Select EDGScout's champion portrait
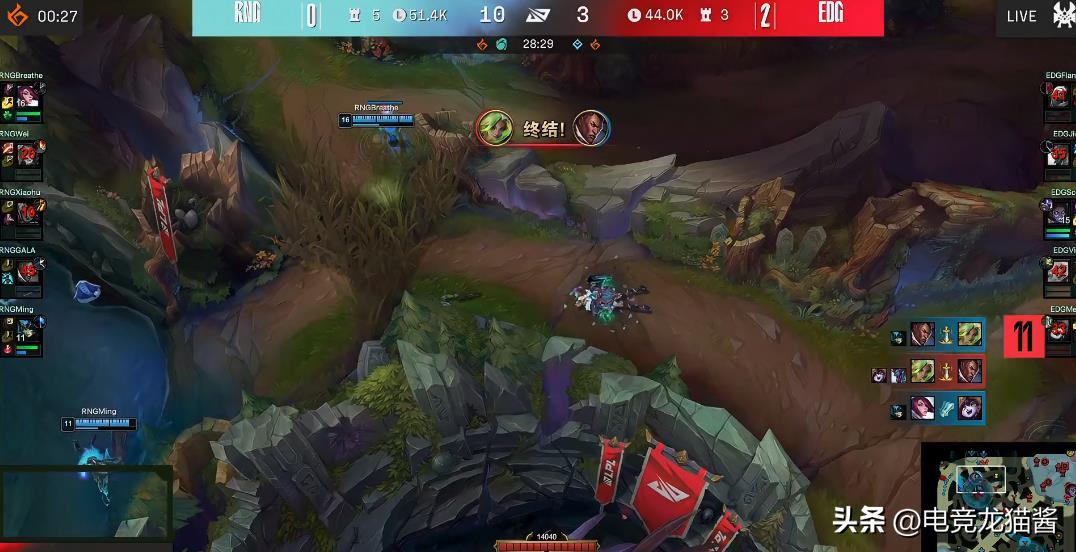 pos(1059,211)
